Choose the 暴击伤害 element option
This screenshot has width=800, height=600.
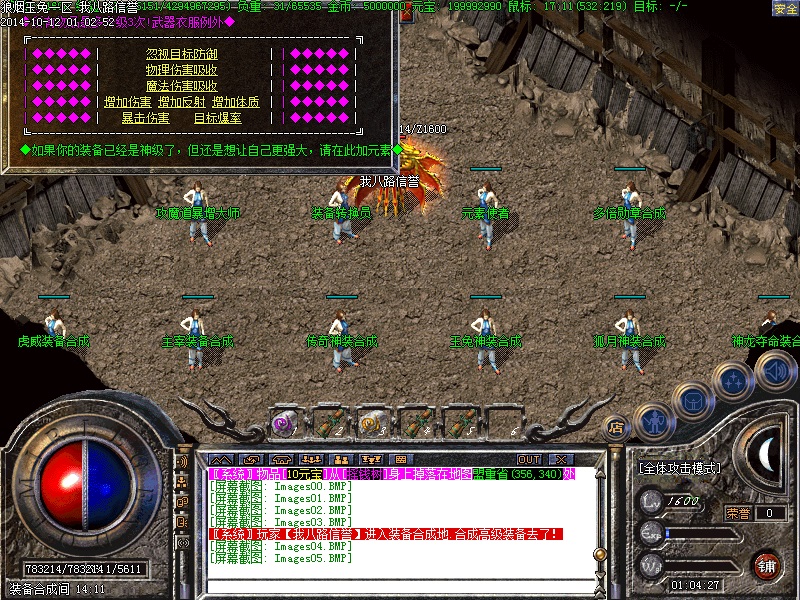[x=146, y=118]
